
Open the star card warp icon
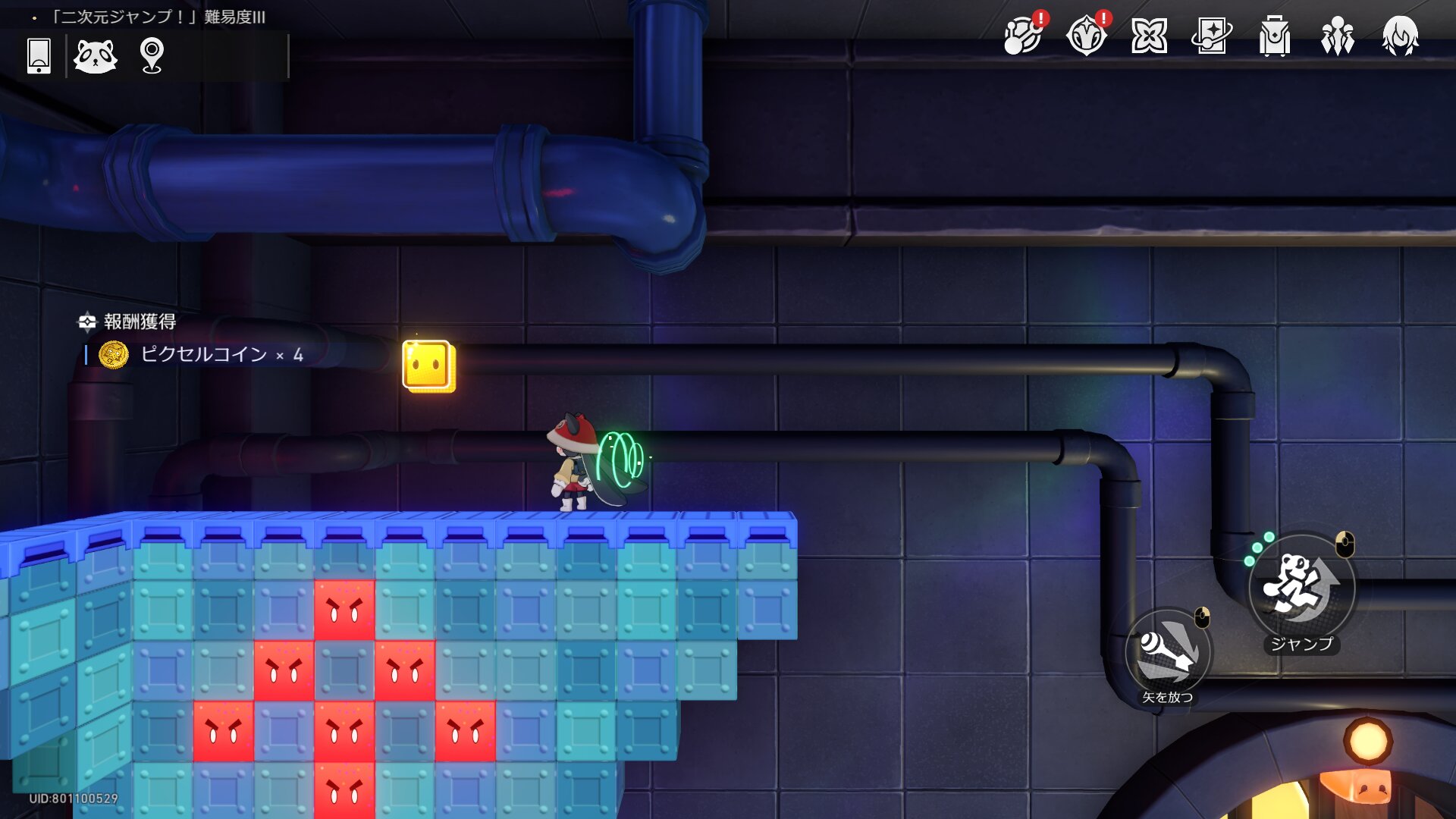(1212, 36)
